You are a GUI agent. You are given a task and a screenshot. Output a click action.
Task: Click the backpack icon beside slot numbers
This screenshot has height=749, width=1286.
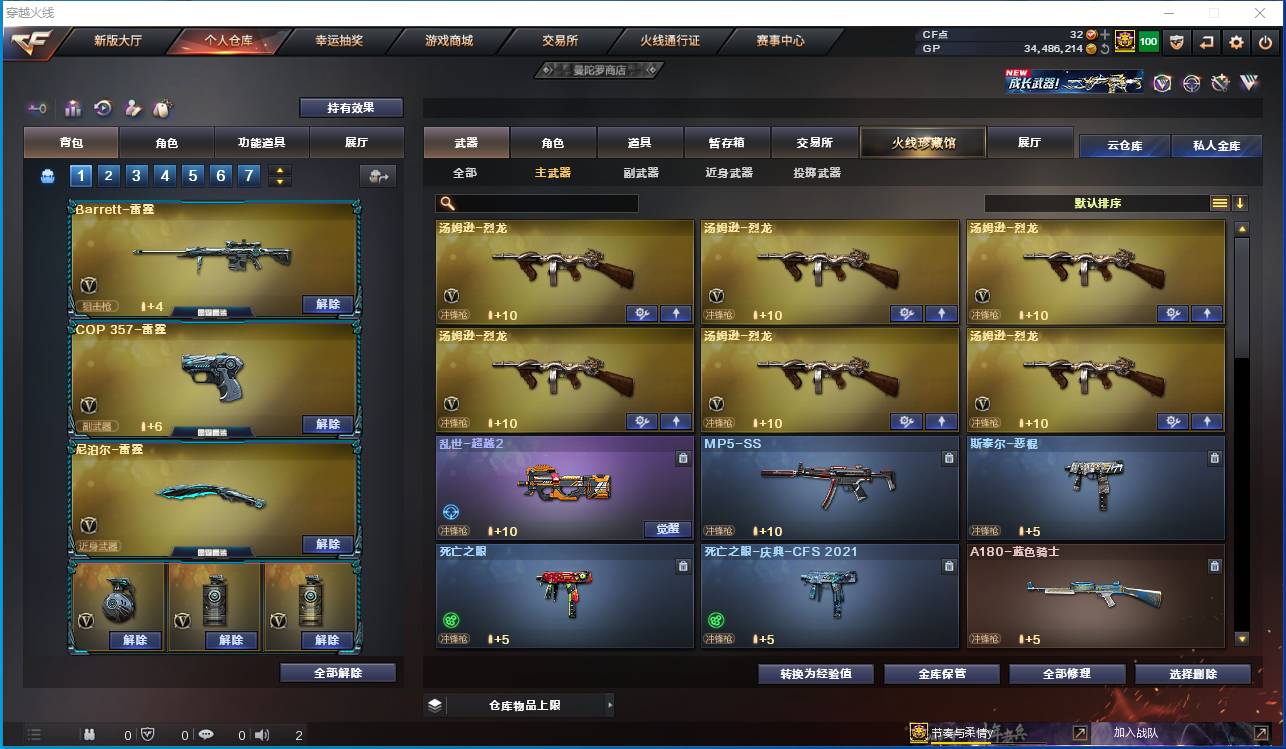coord(48,175)
